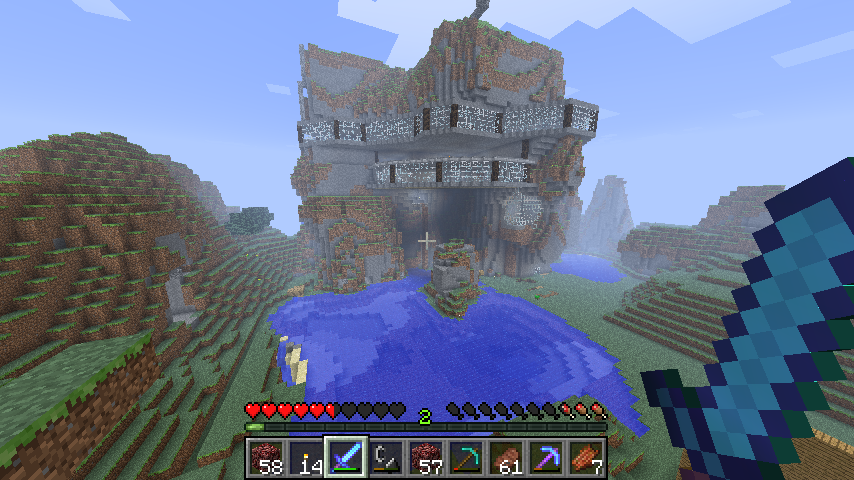Select the netherrack stack of 58
854x480 pixels.
click(x=266, y=457)
